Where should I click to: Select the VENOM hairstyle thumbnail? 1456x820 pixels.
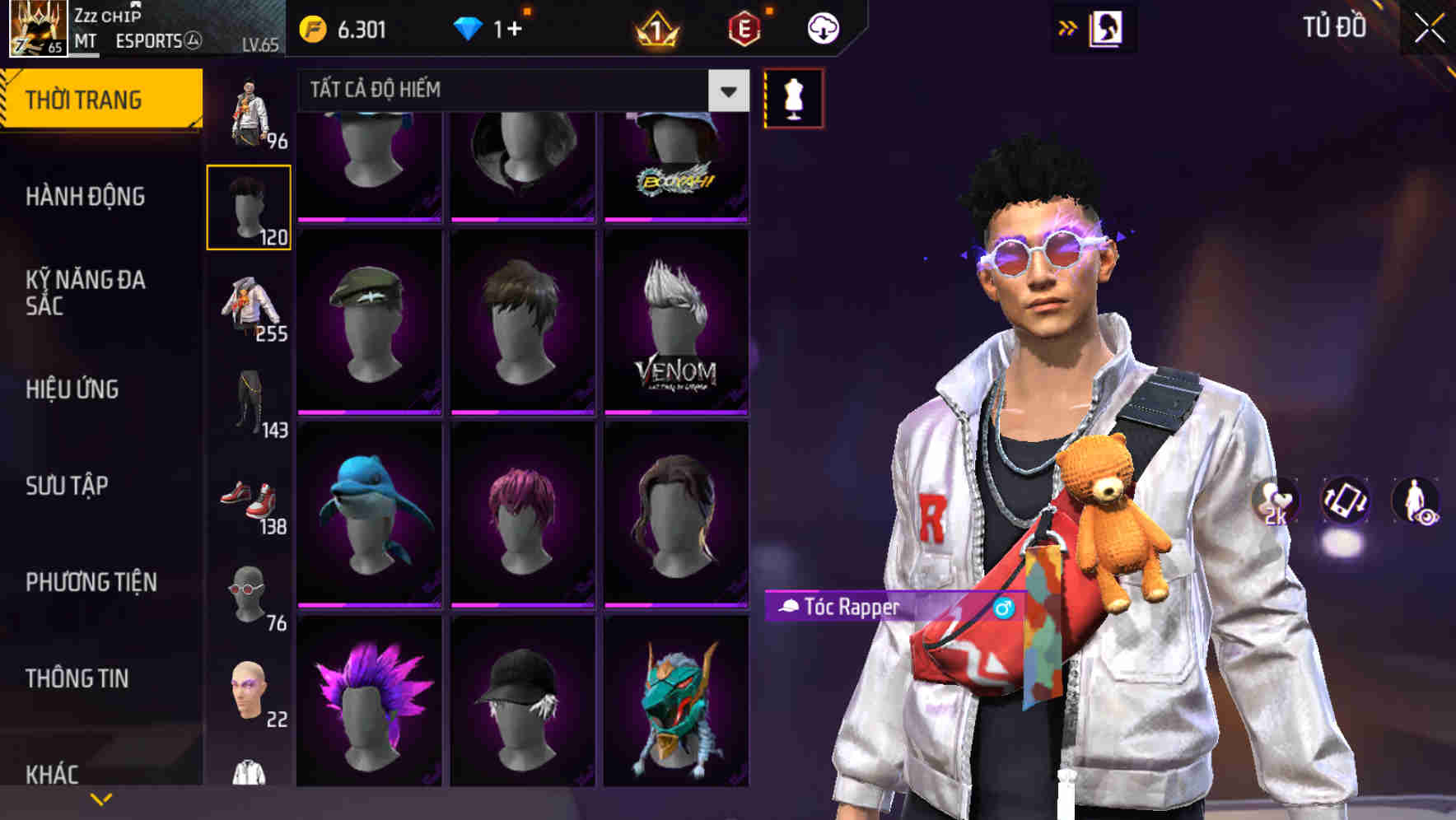(x=676, y=319)
